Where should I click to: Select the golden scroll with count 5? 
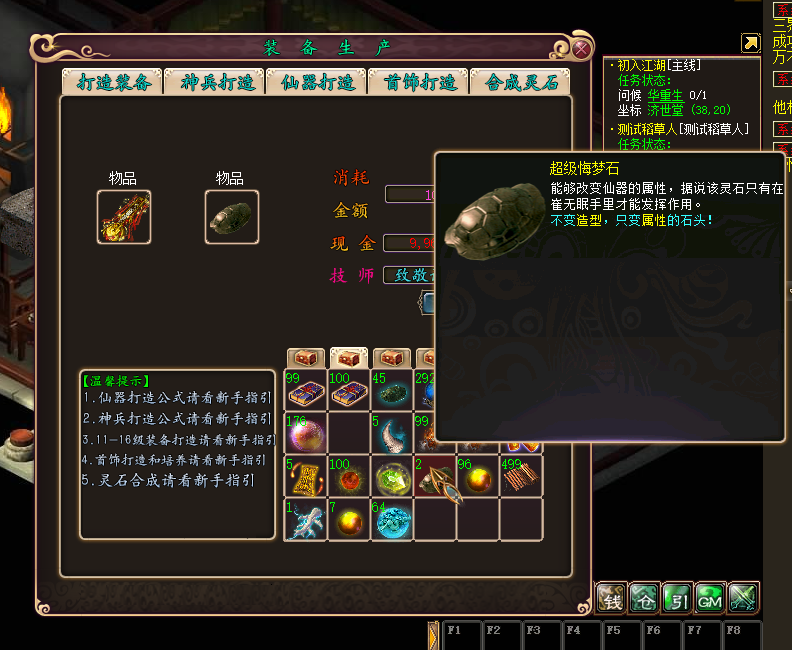[x=306, y=476]
